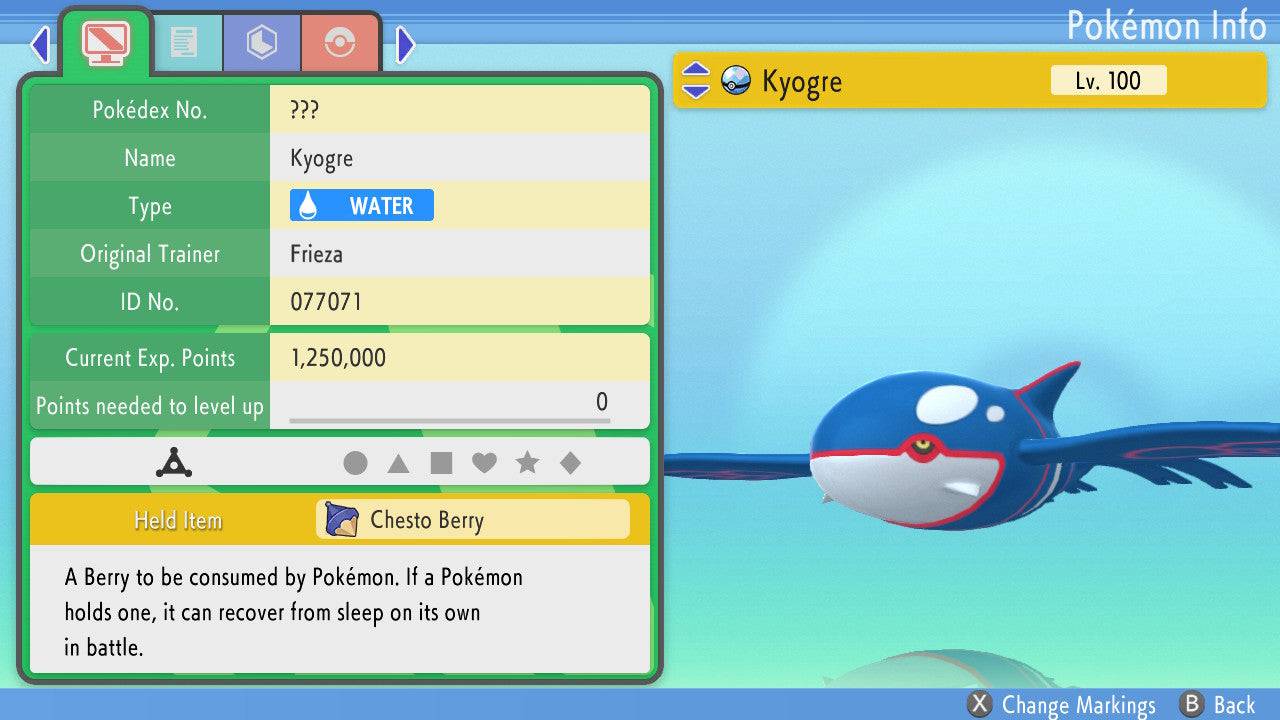Go to next page with right arrow
1280x720 pixels.
(405, 44)
